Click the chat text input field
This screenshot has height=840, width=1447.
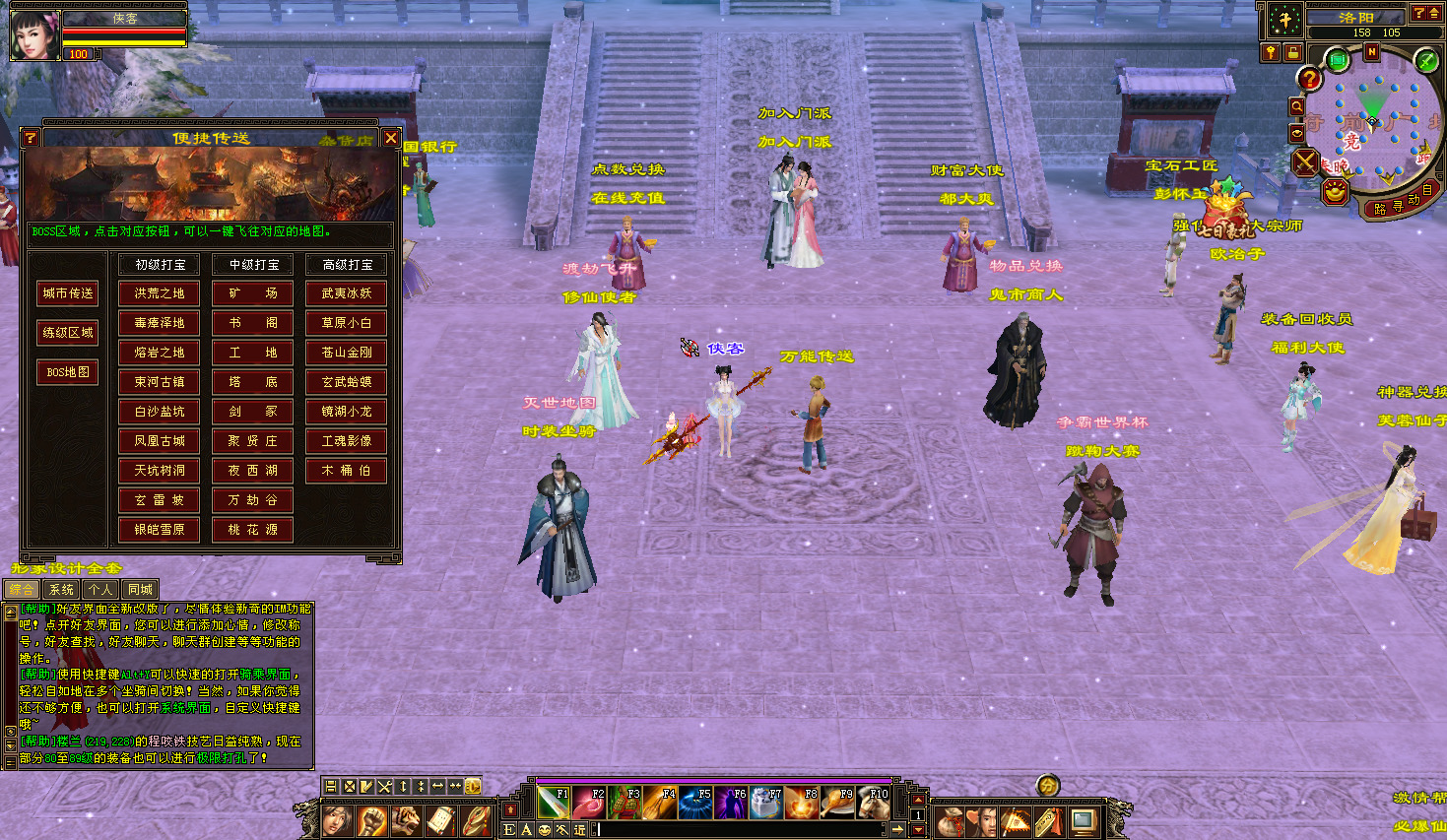pos(749,830)
